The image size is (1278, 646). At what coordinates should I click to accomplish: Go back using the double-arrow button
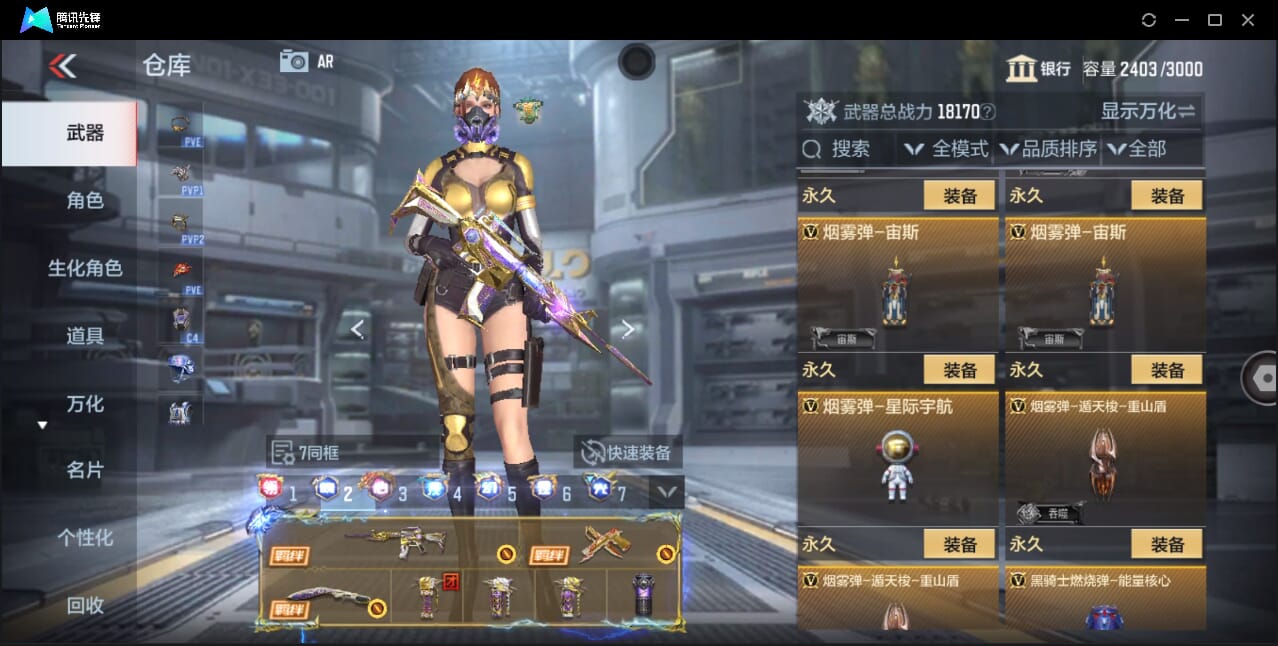click(x=62, y=66)
